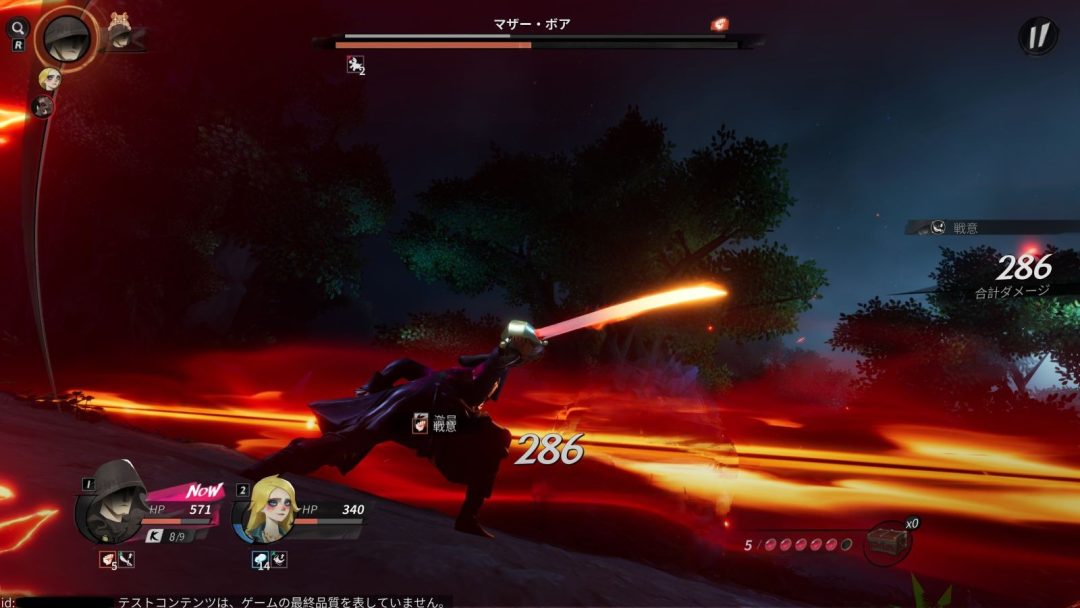Click the red icon beside the boss bar

pyautogui.click(x=719, y=24)
